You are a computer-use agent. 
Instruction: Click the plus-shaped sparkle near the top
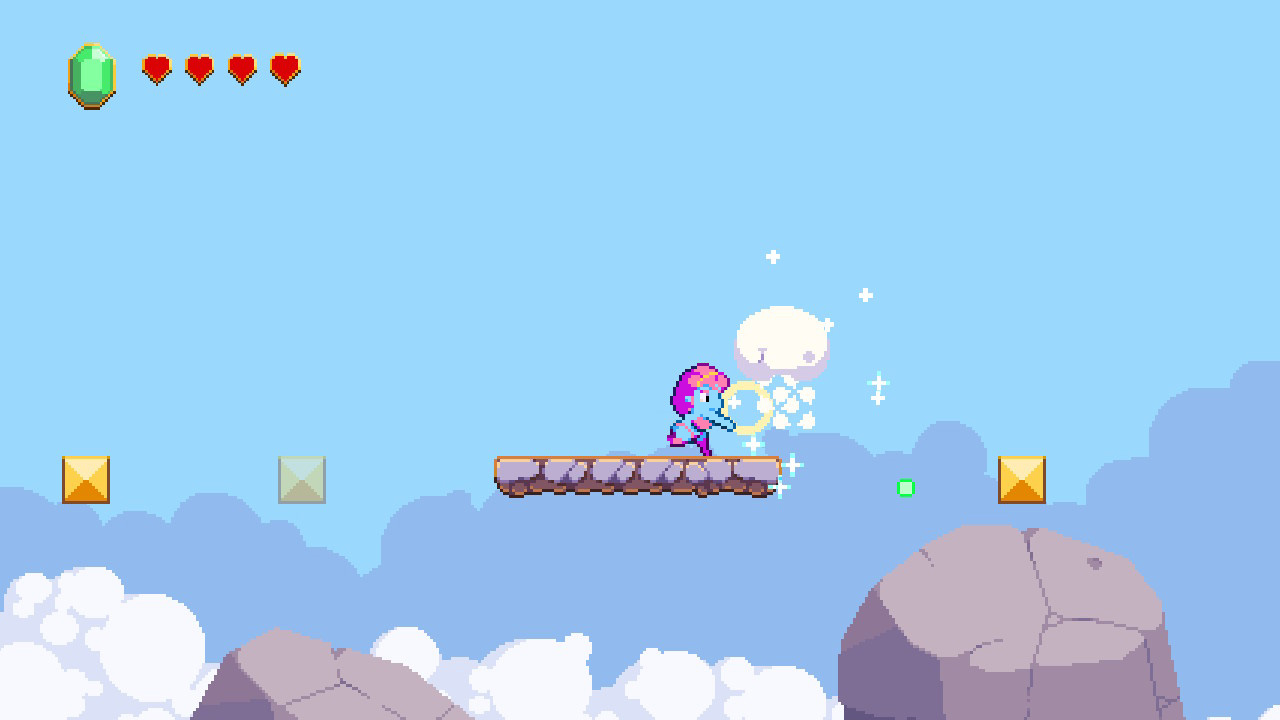[x=772, y=256]
